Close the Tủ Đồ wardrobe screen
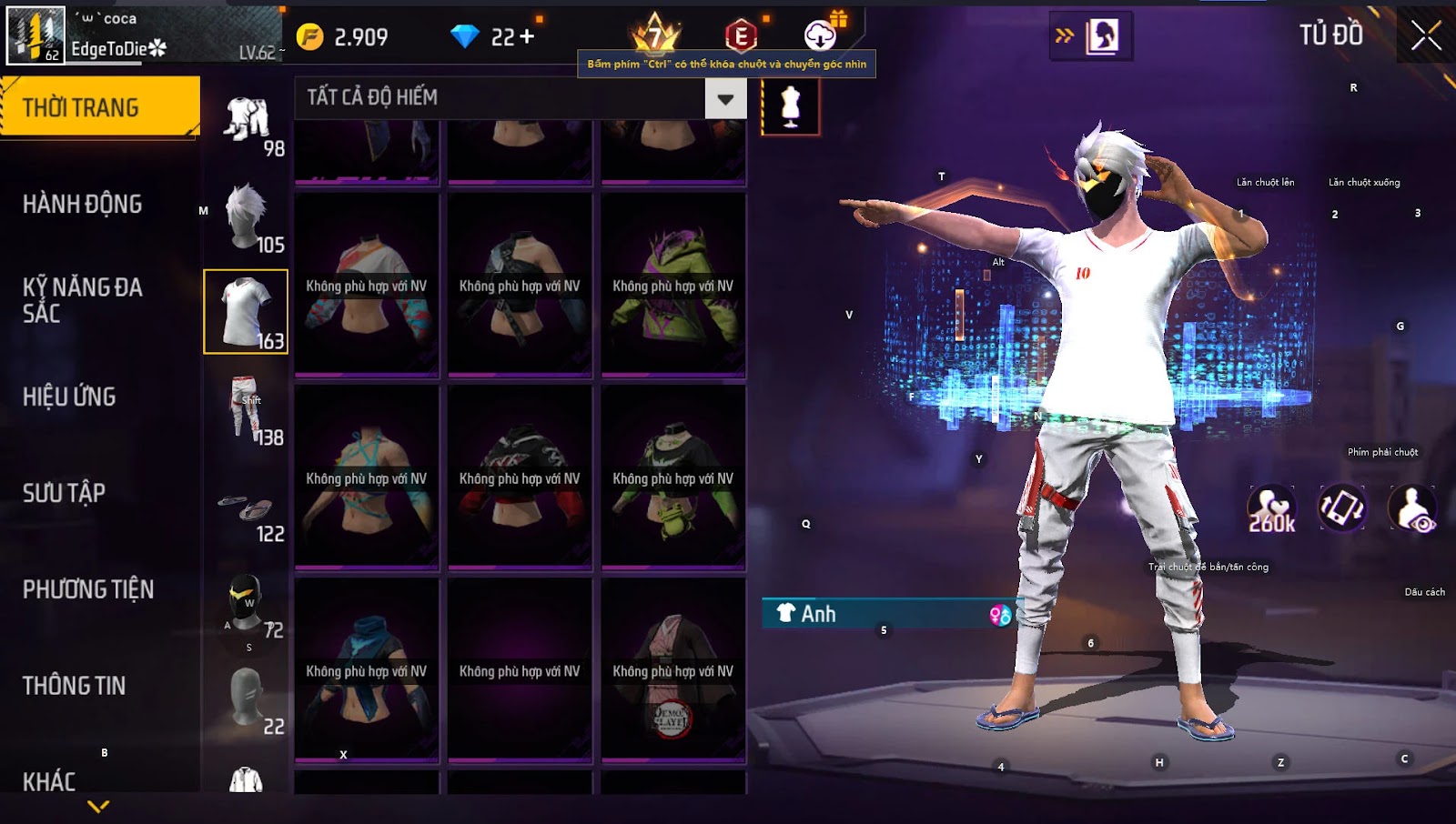 click(x=1425, y=36)
